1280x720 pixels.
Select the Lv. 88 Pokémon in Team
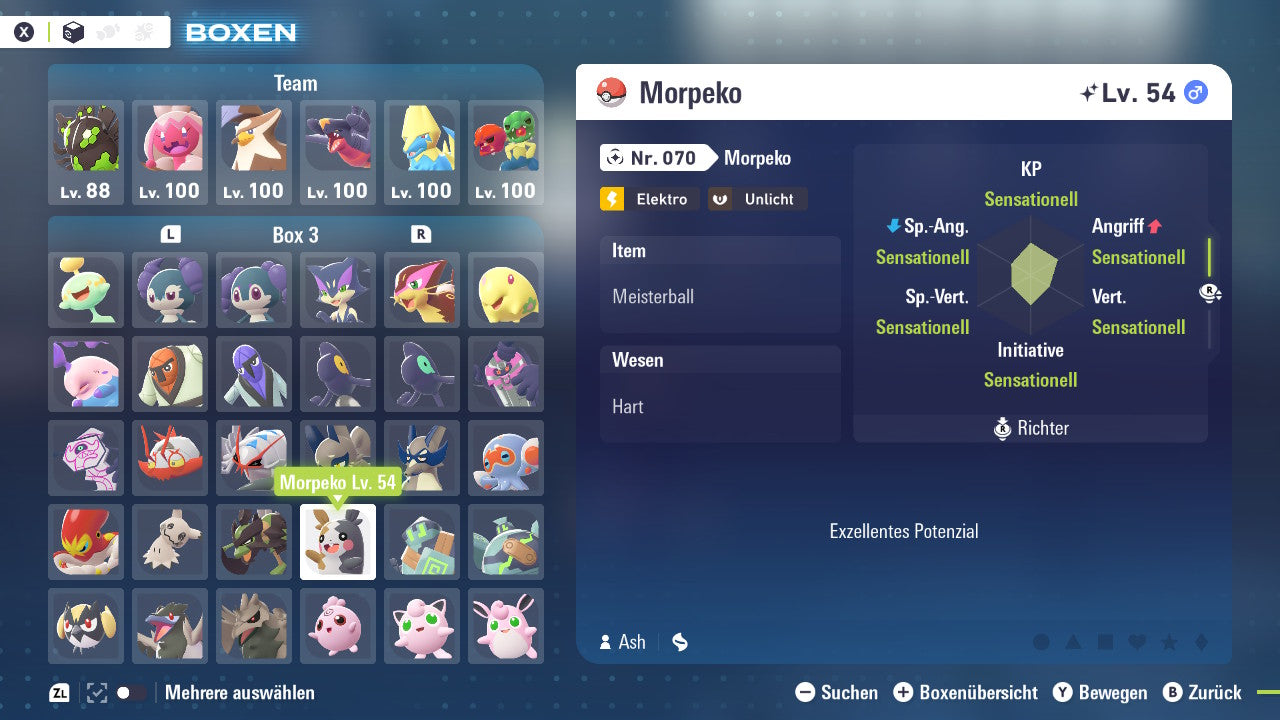(85, 152)
